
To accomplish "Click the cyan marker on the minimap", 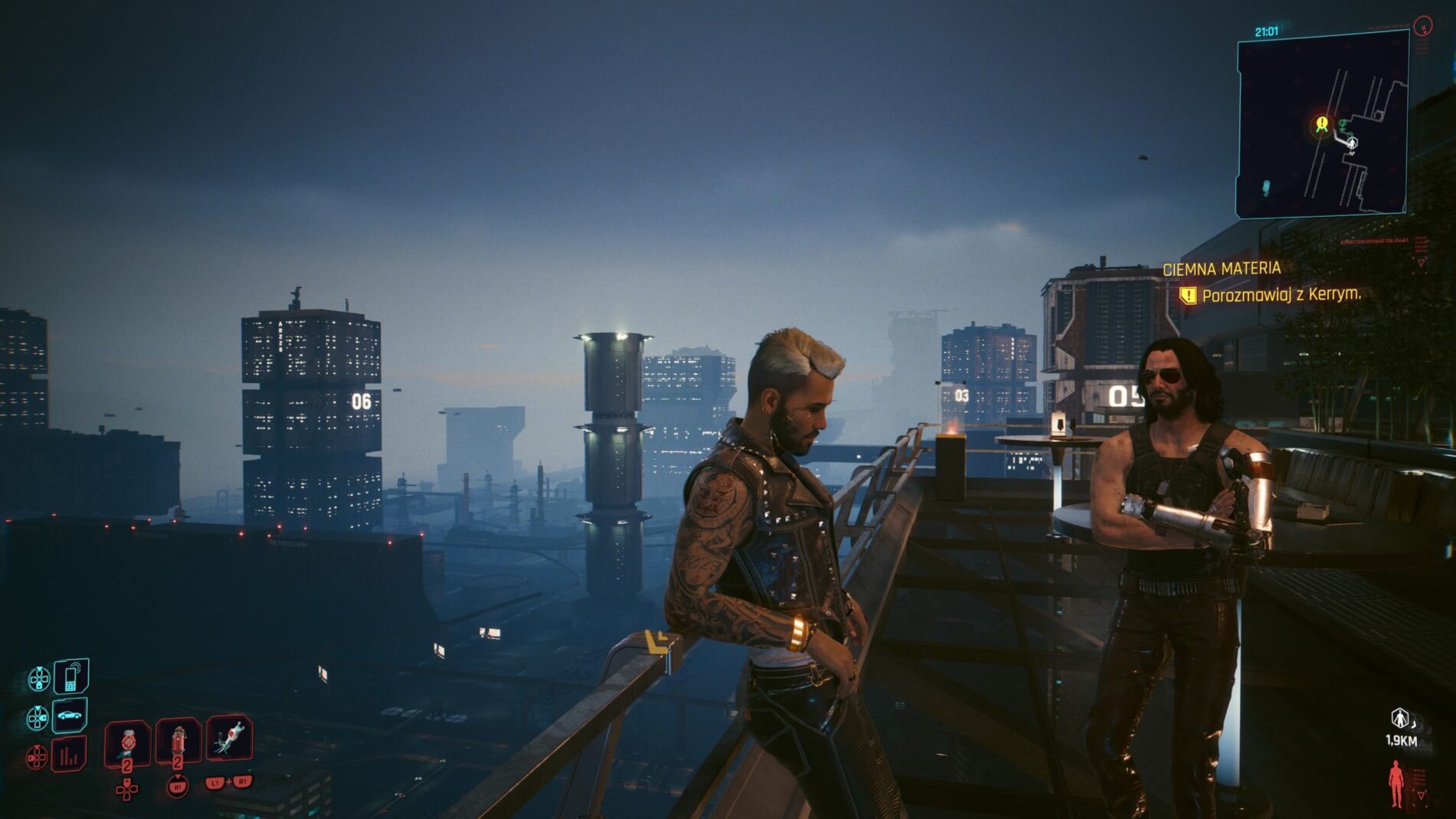I will point(1266,186).
